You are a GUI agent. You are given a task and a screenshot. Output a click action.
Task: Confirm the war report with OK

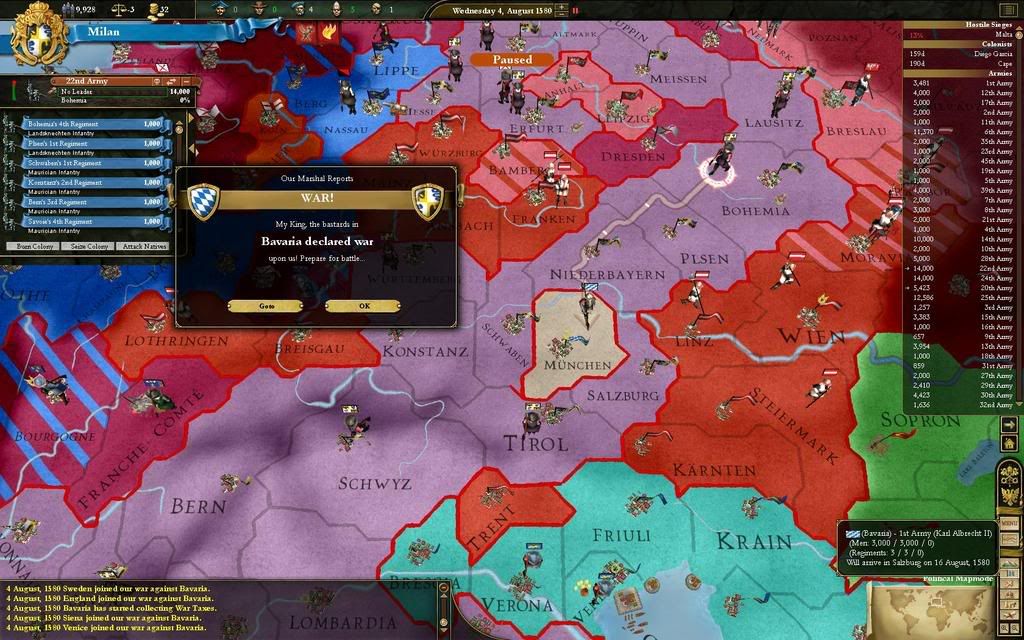pyautogui.click(x=364, y=306)
